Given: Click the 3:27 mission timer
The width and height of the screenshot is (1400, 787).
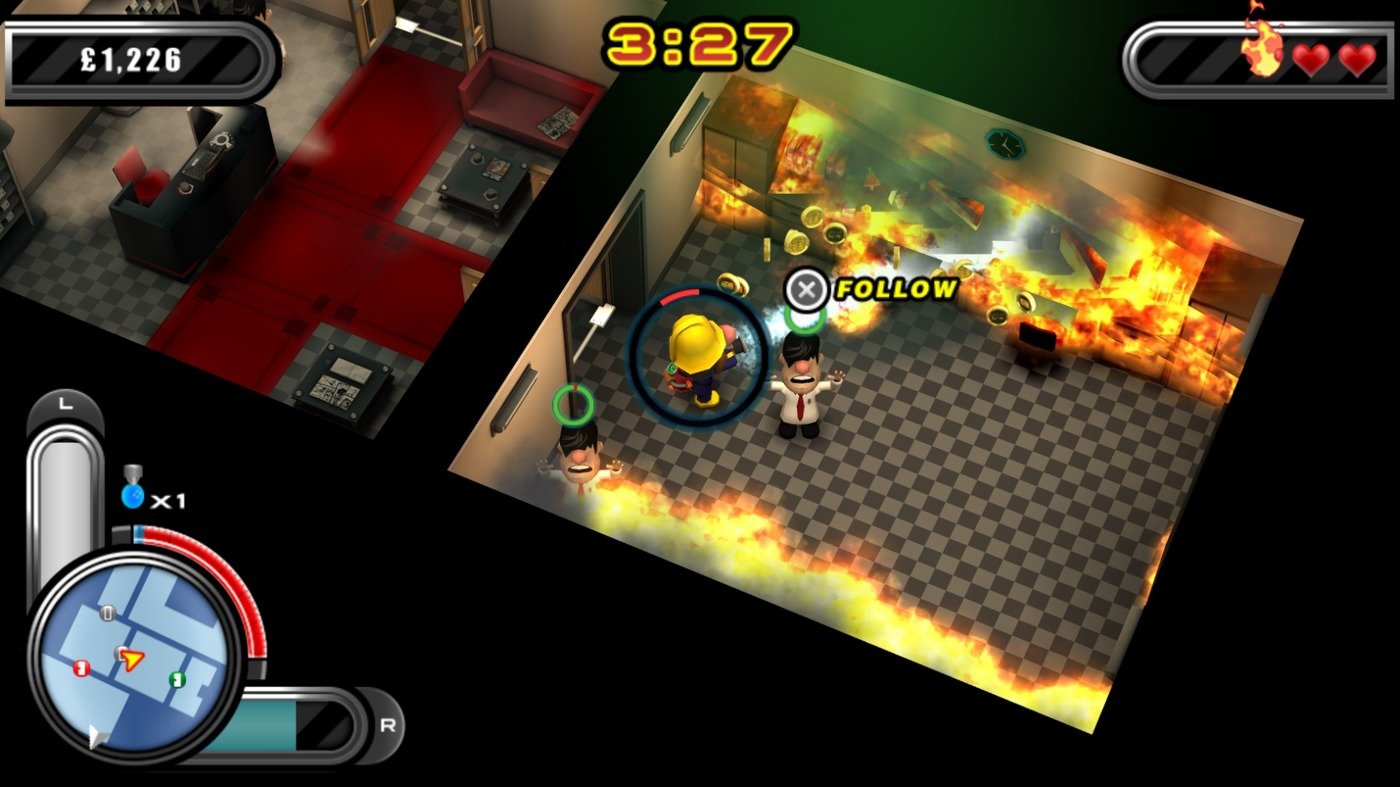Looking at the screenshot, I should point(700,40).
